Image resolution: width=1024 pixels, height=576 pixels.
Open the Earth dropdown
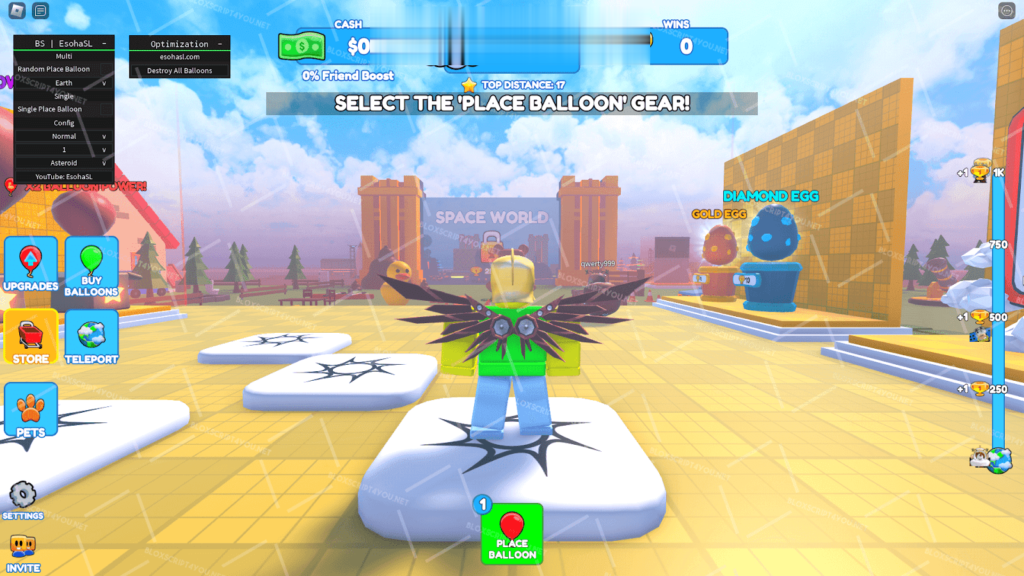point(64,83)
